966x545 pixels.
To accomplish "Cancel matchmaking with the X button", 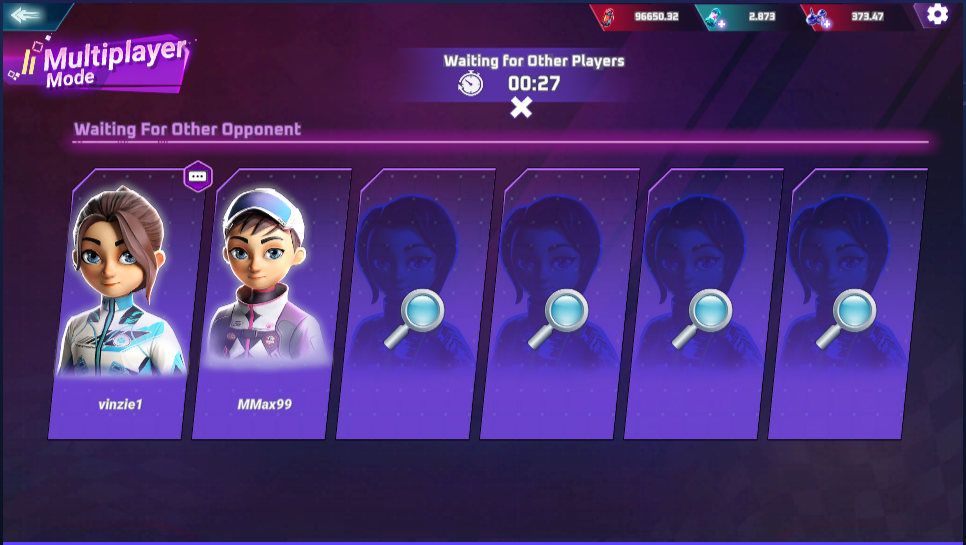I will (521, 108).
